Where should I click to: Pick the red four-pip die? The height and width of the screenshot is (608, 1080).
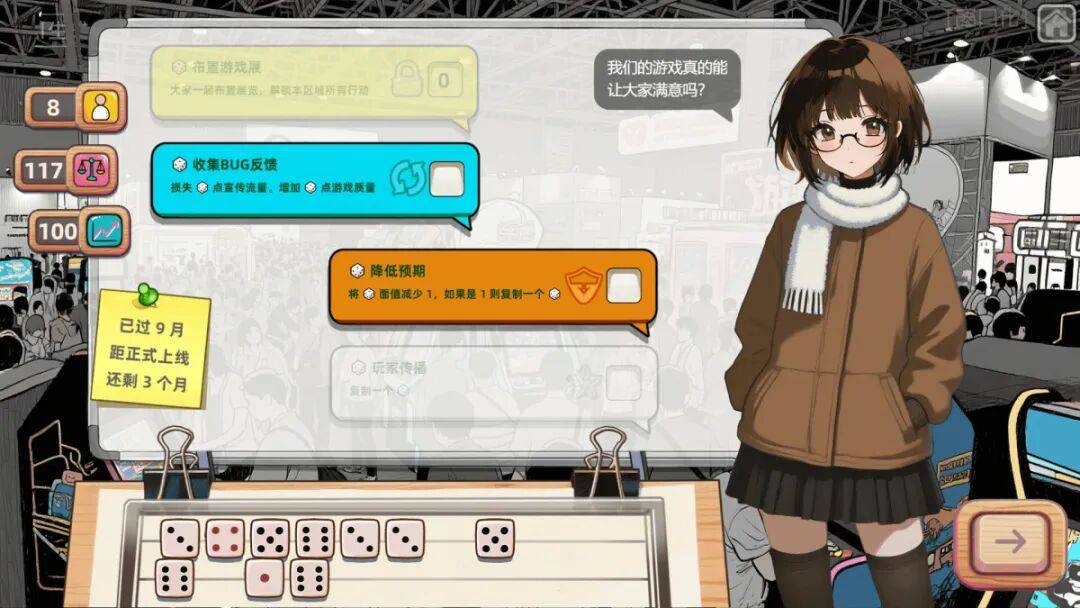225,538
